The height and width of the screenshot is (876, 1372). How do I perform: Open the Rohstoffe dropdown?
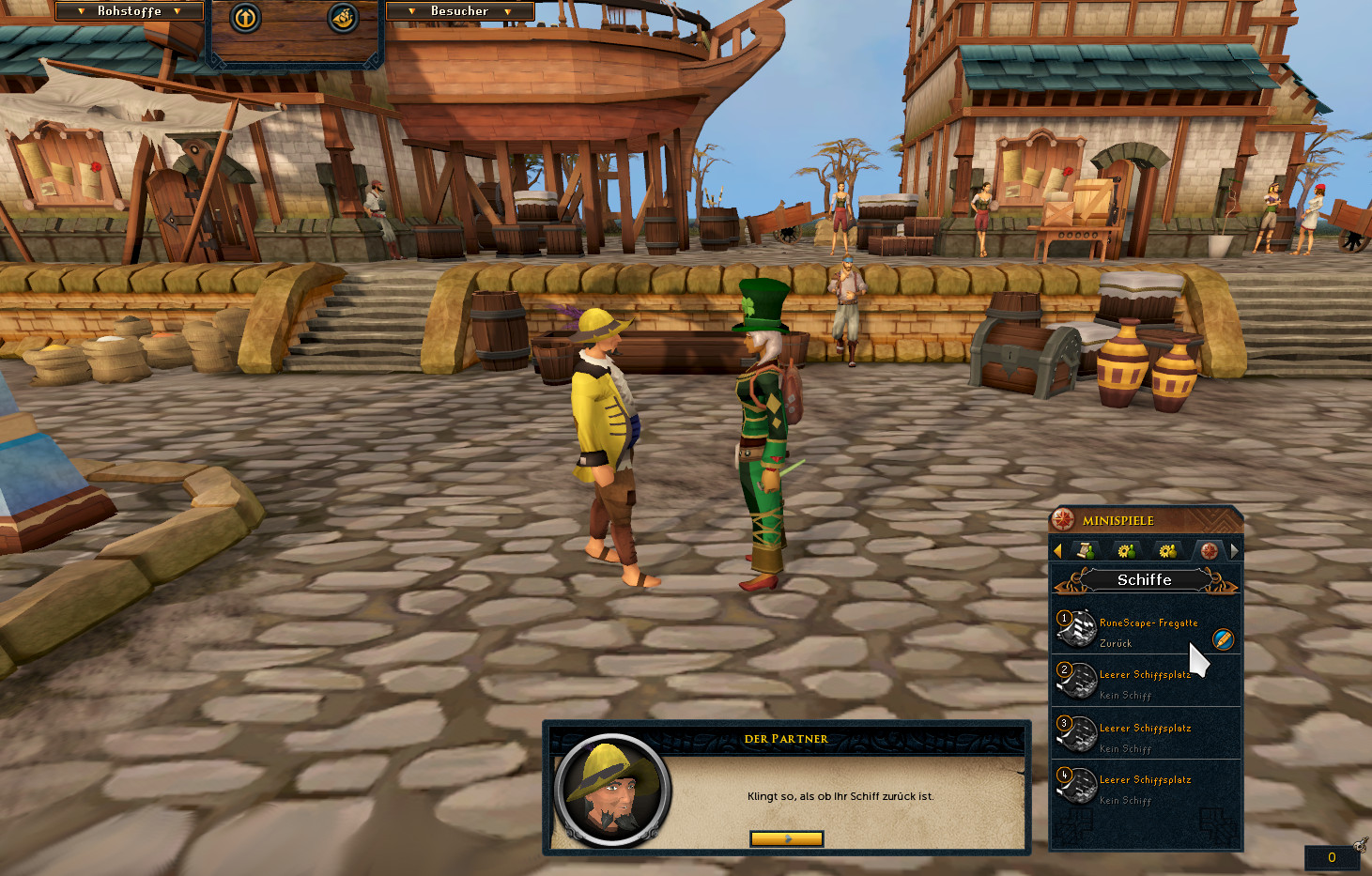click(x=130, y=11)
